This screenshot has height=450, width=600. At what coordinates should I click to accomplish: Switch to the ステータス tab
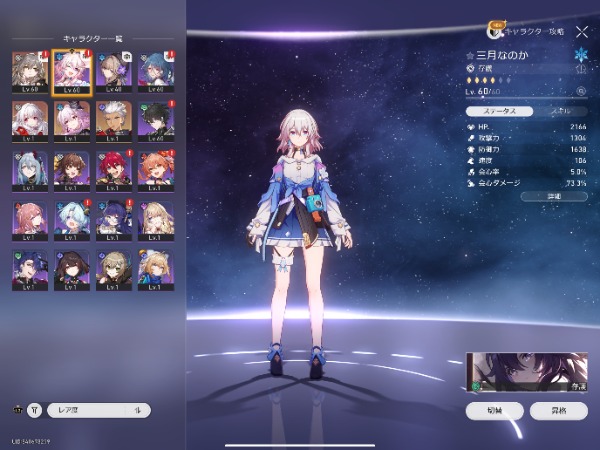pos(497,112)
